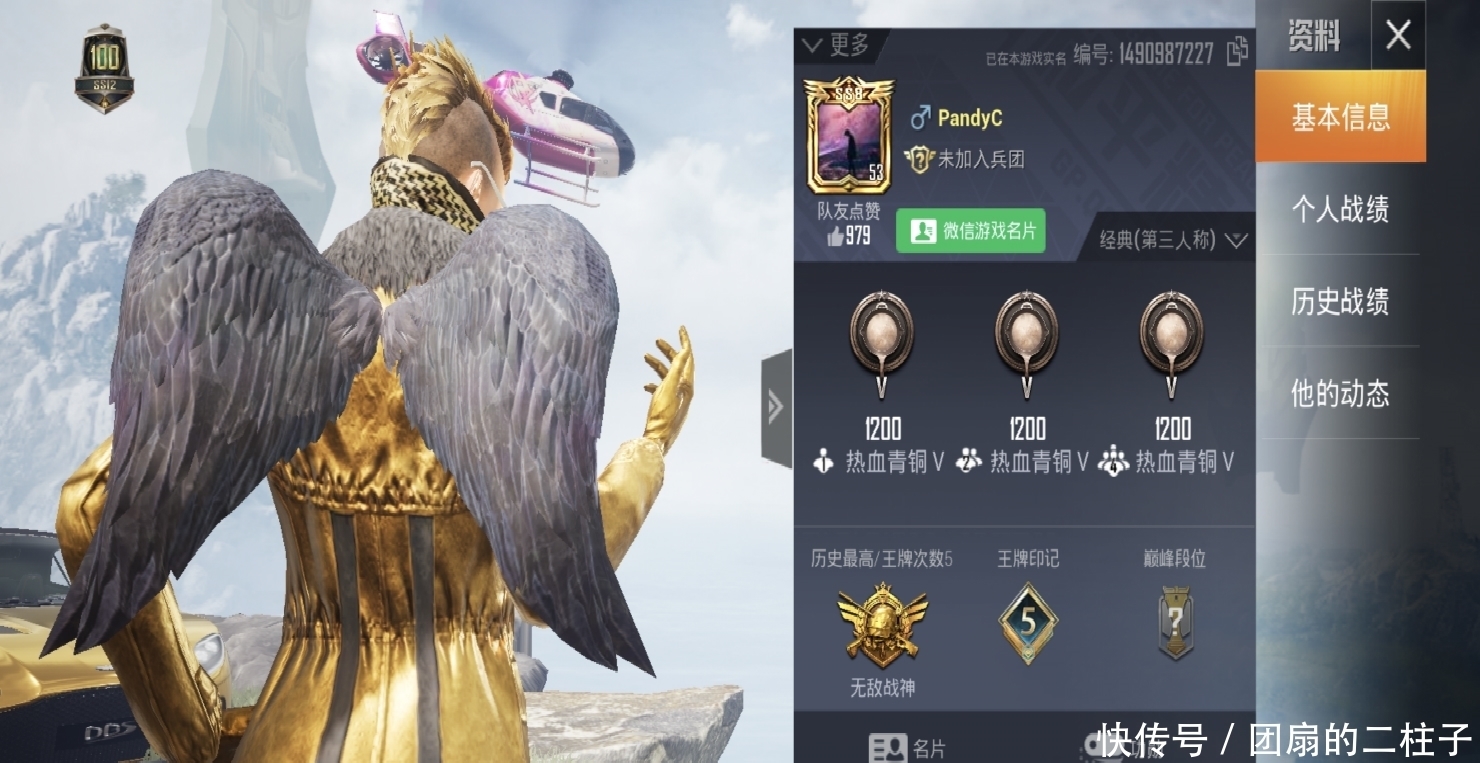Select the 无敌战神 highest rank badge
Screen dimensions: 1480x763
coord(882,627)
